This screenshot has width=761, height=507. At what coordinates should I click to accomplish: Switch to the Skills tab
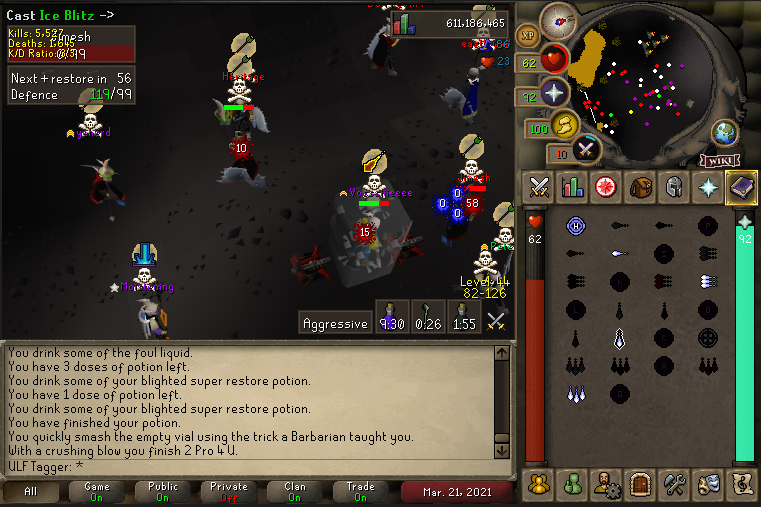(573, 186)
